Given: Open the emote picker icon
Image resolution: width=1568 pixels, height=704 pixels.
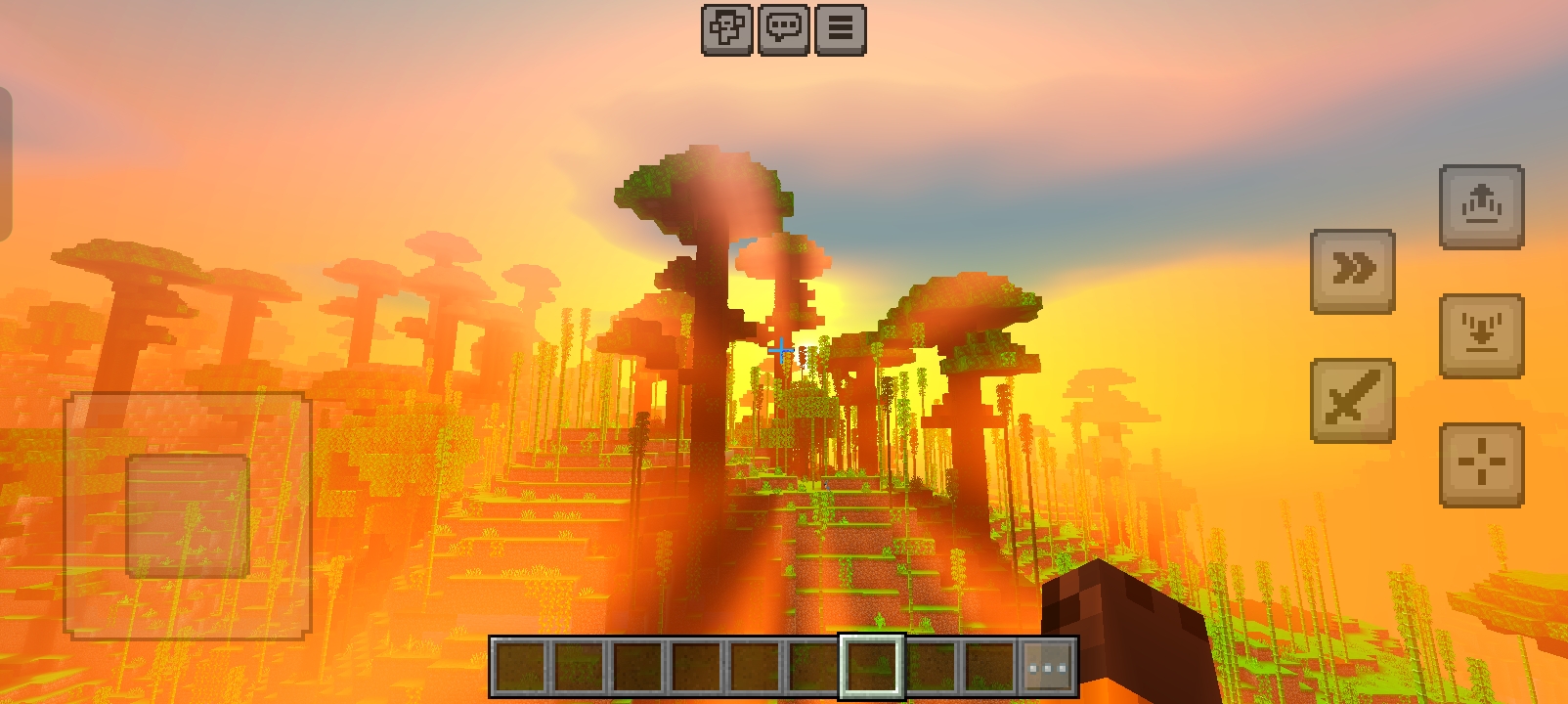Looking at the screenshot, I should pos(725,29).
